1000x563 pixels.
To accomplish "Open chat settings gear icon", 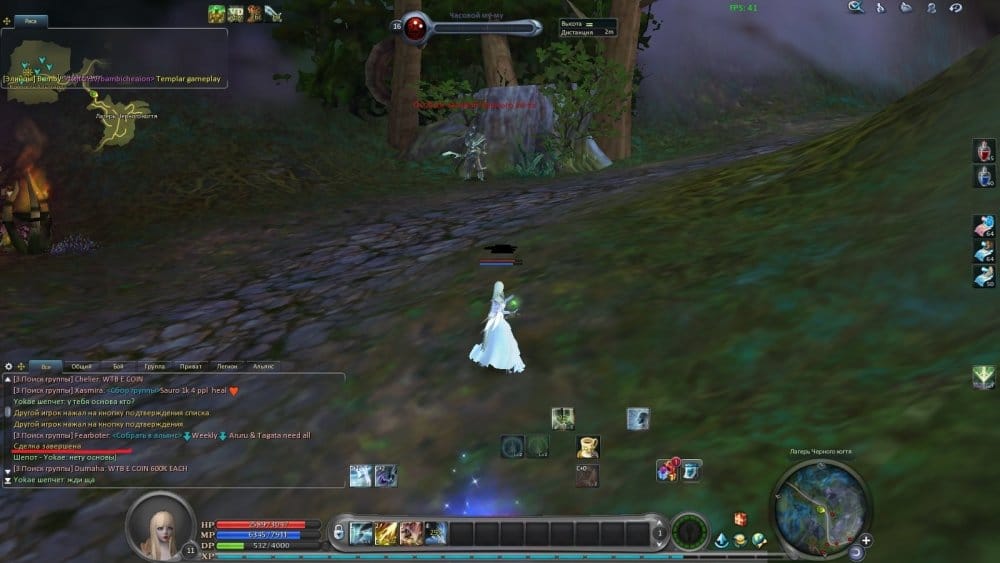I will click(x=7, y=367).
